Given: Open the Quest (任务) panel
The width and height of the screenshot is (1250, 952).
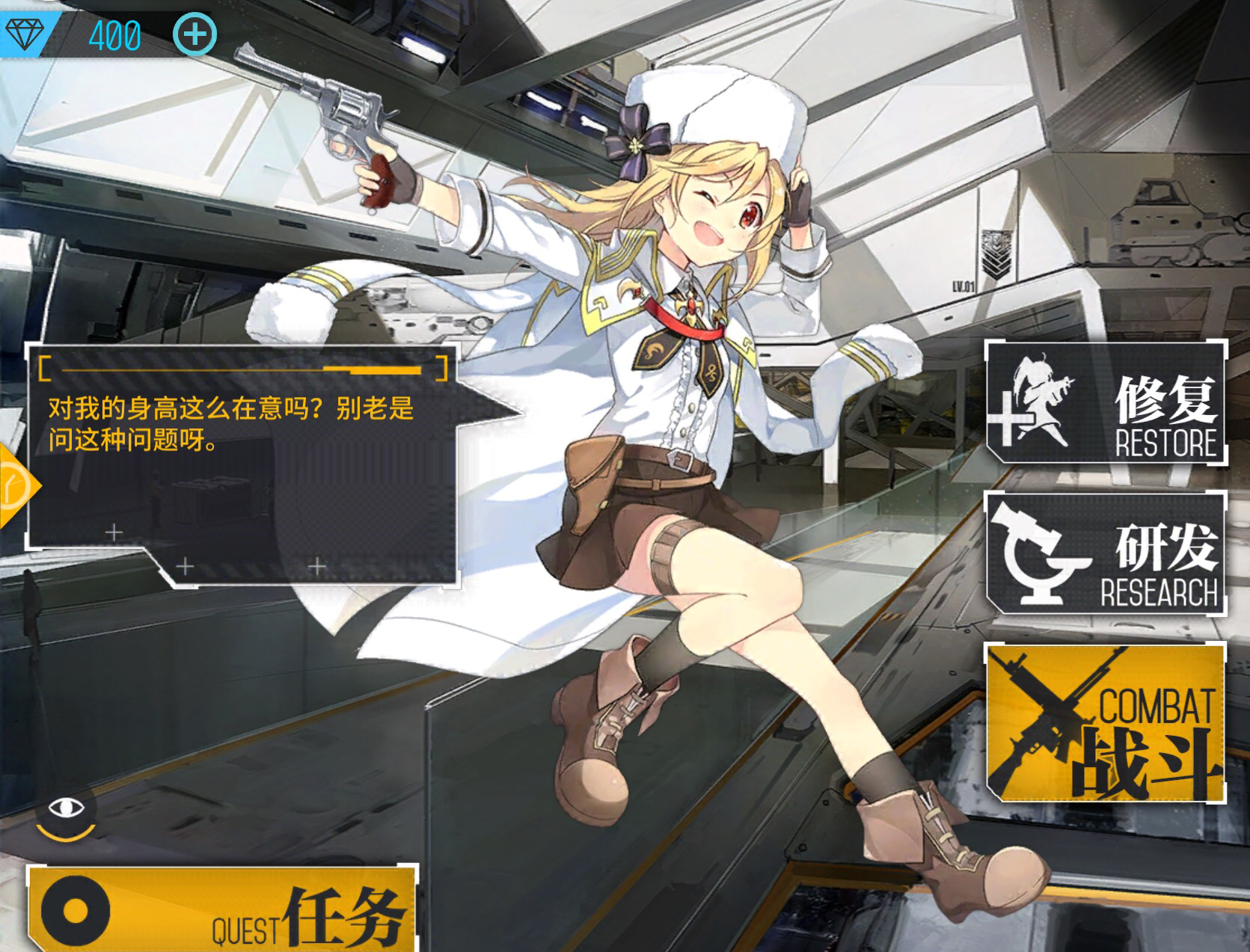Looking at the screenshot, I should pyautogui.click(x=222, y=909).
